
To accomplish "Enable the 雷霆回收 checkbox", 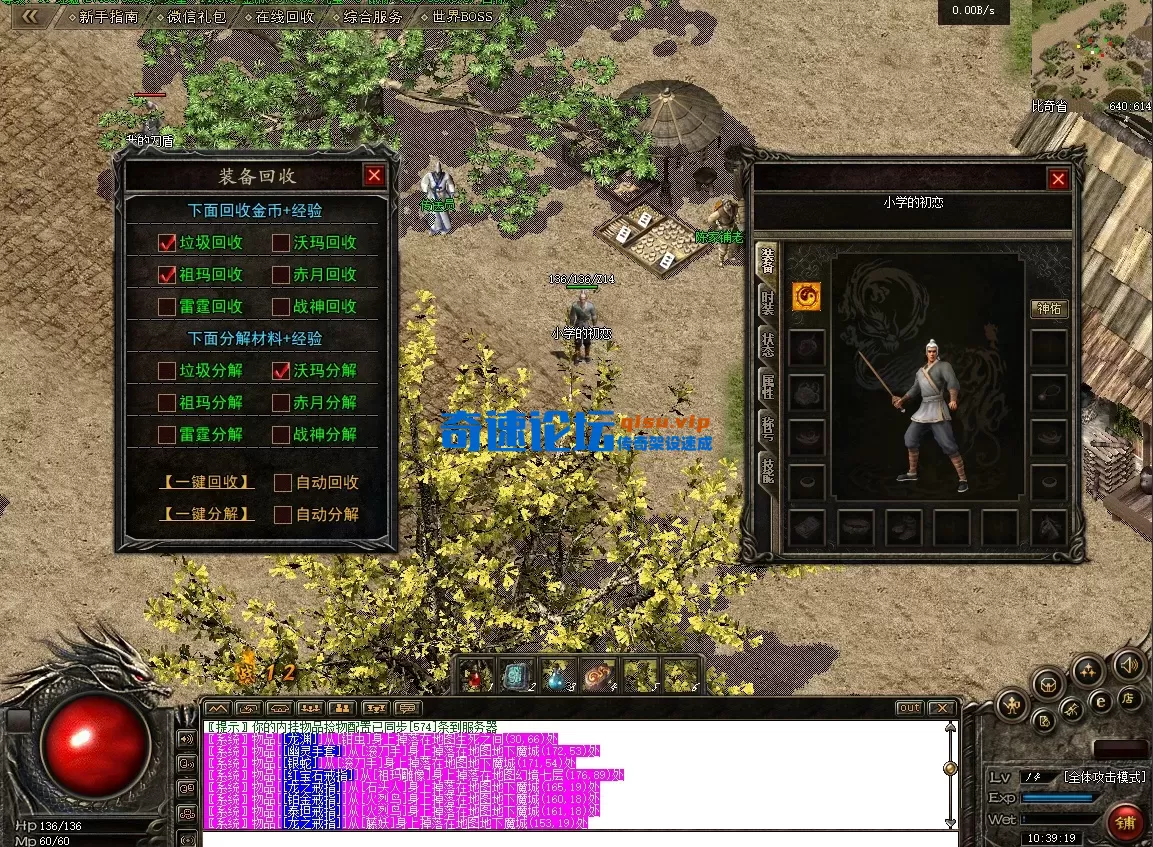I will tap(167, 307).
